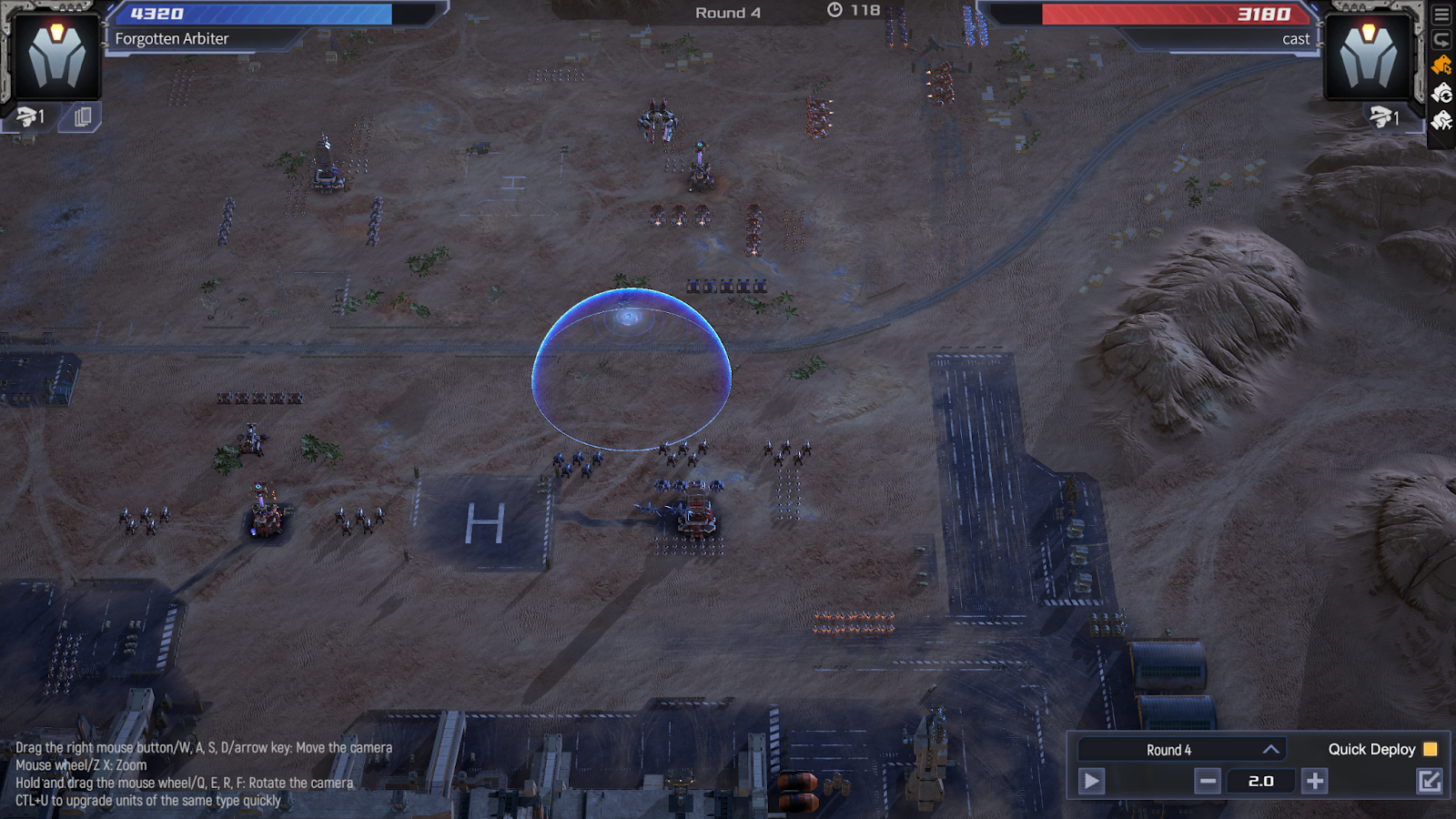The width and height of the screenshot is (1456, 819).
Task: Increase playback speed with the plus button
Action: [1315, 781]
